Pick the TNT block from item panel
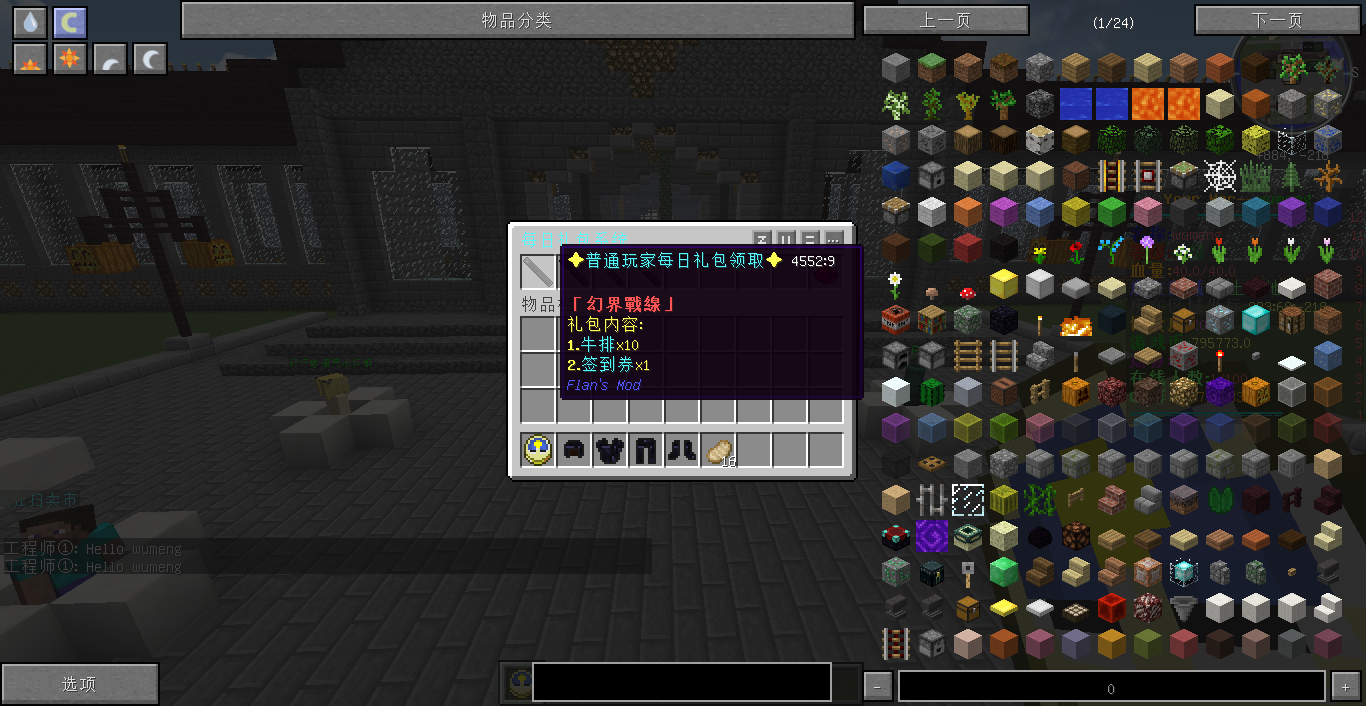The width and height of the screenshot is (1366, 706). point(896,320)
